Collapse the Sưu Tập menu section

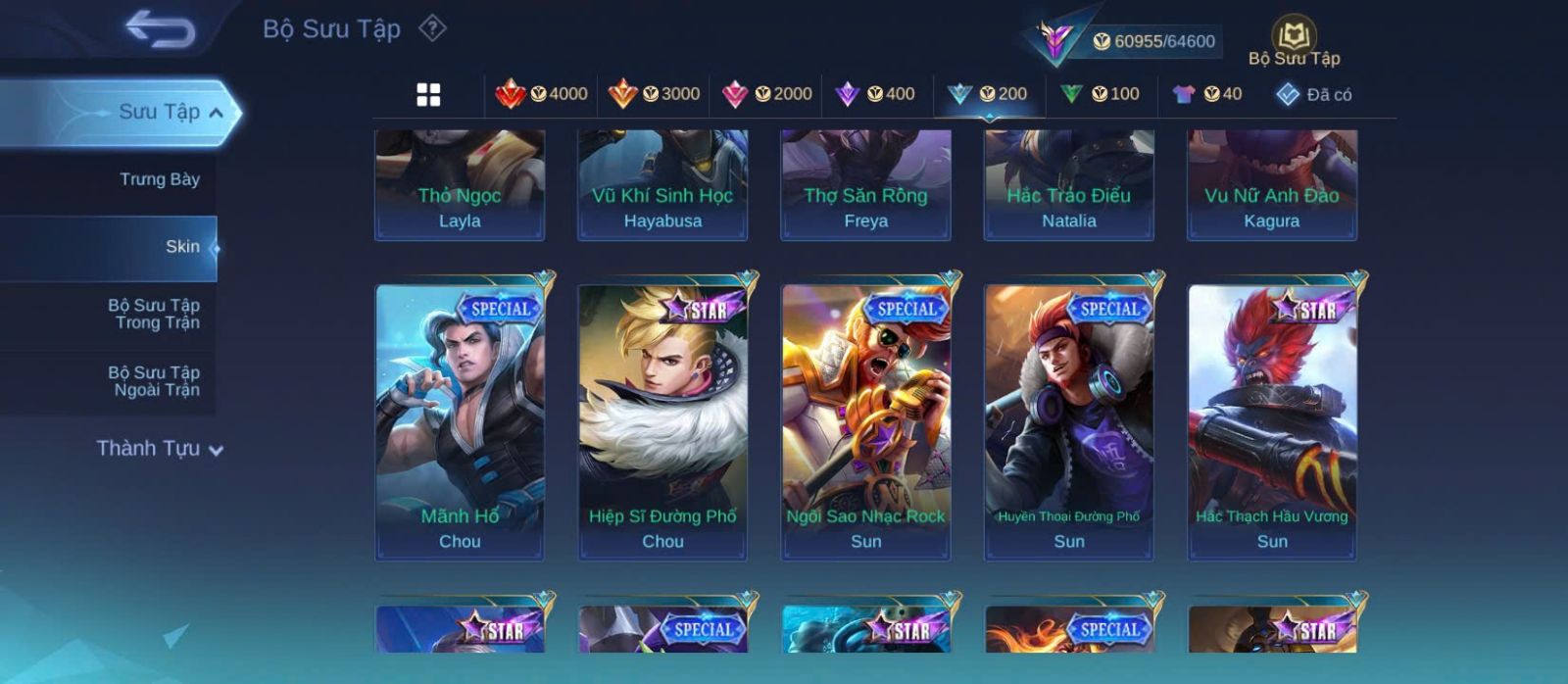pos(215,113)
